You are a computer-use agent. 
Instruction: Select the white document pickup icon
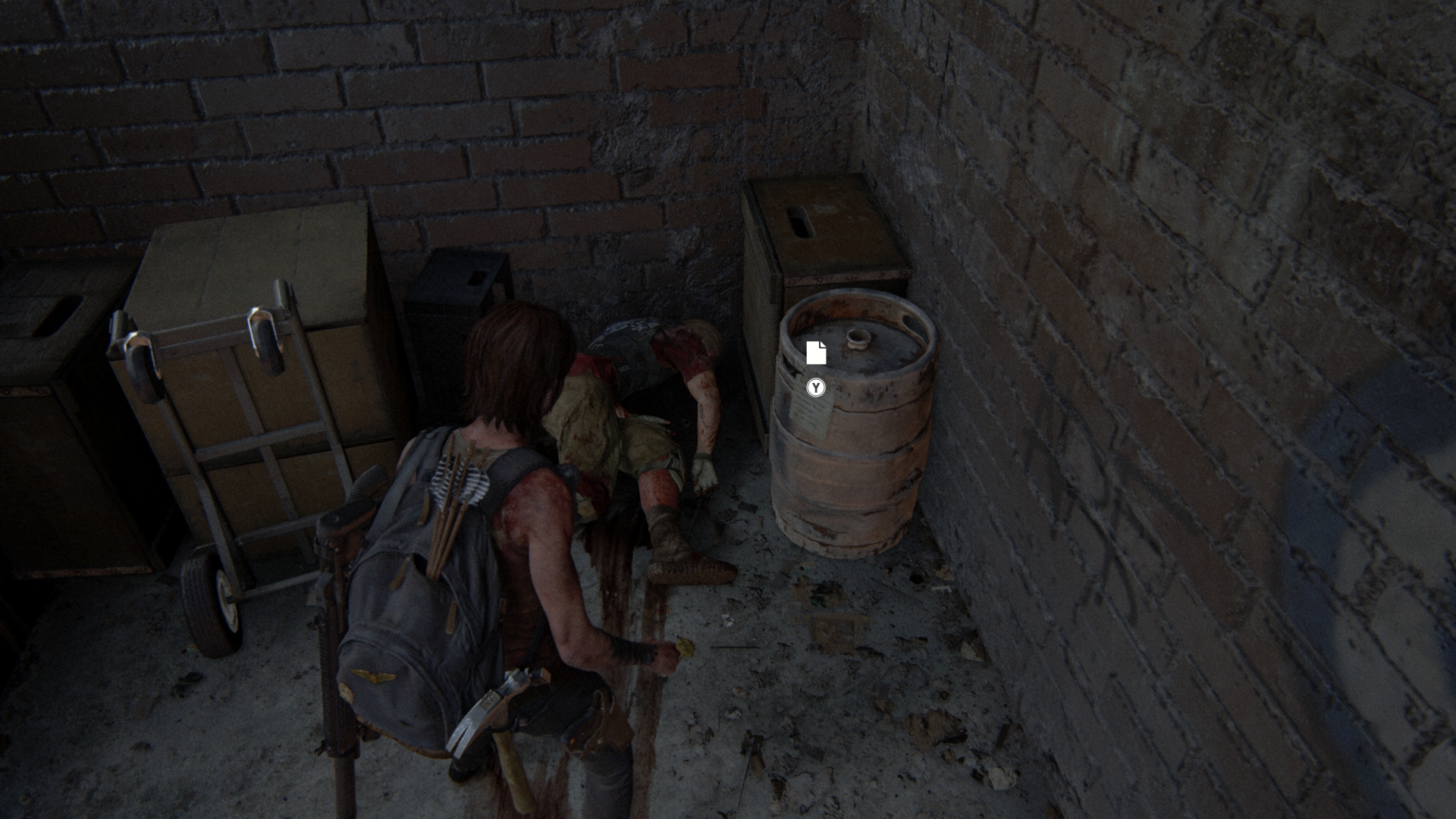point(816,353)
